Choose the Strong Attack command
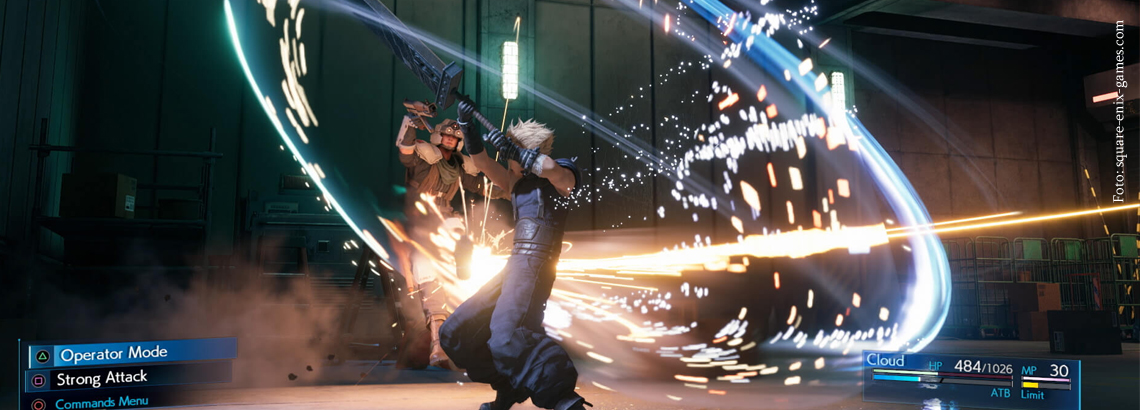Image resolution: width=1140 pixels, height=410 pixels. (x=102, y=378)
